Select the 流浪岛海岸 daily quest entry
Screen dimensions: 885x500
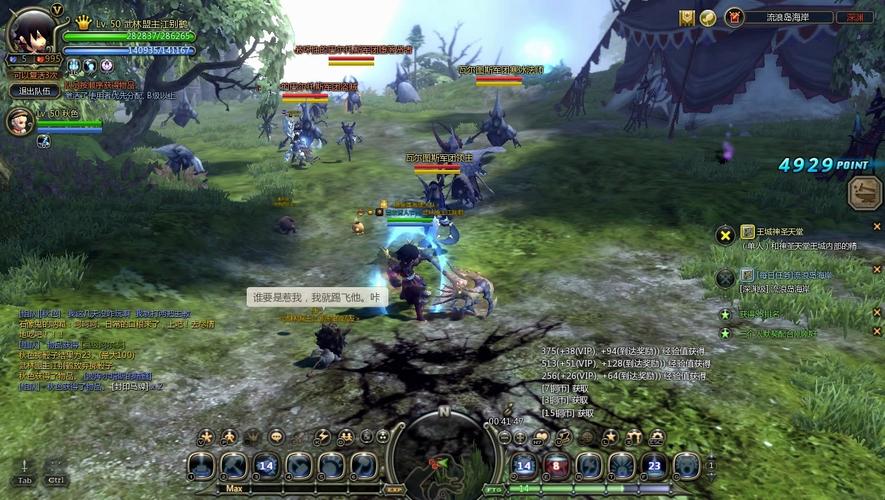pos(788,275)
